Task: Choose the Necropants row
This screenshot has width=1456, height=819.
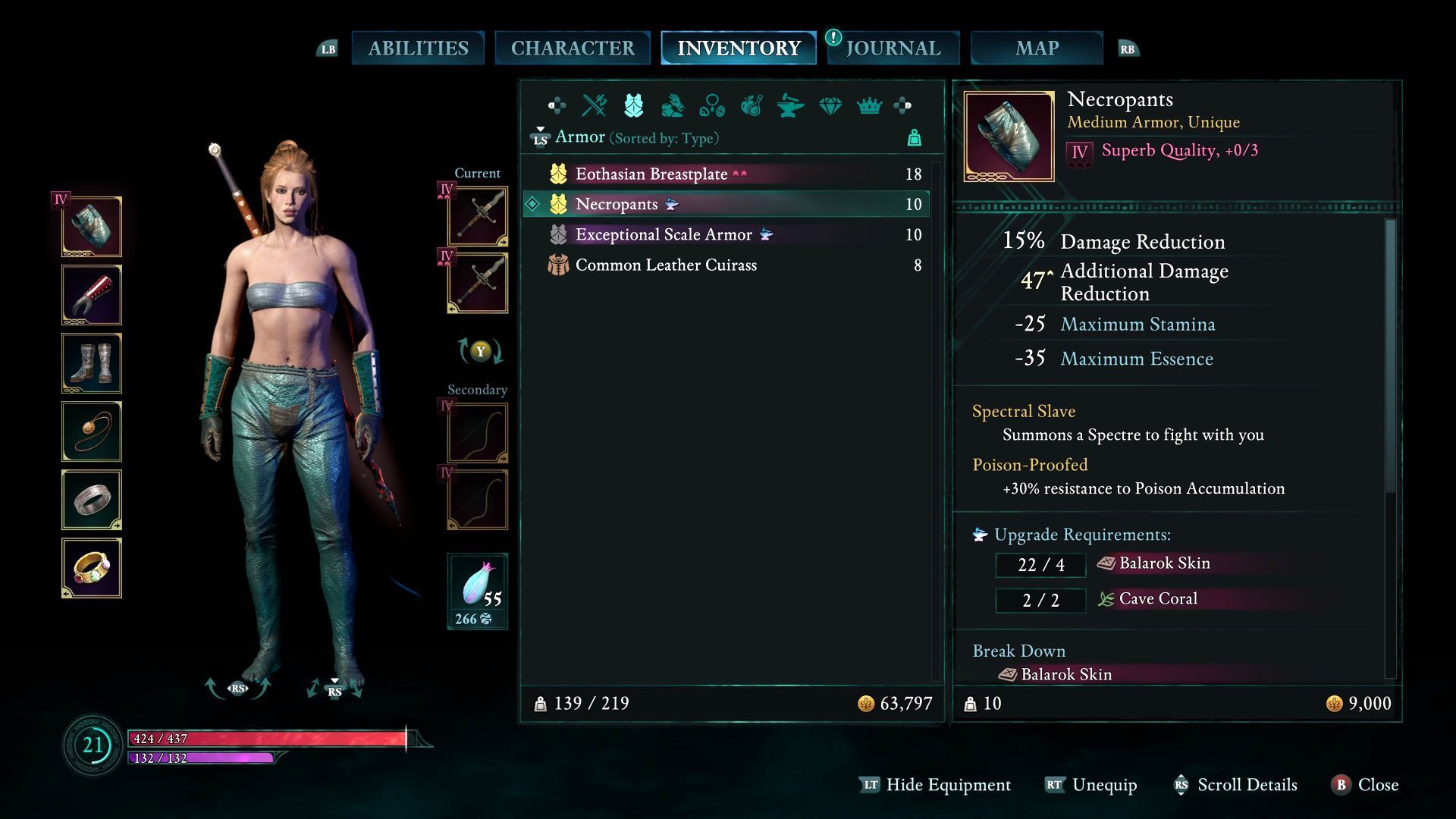Action: click(x=617, y=205)
